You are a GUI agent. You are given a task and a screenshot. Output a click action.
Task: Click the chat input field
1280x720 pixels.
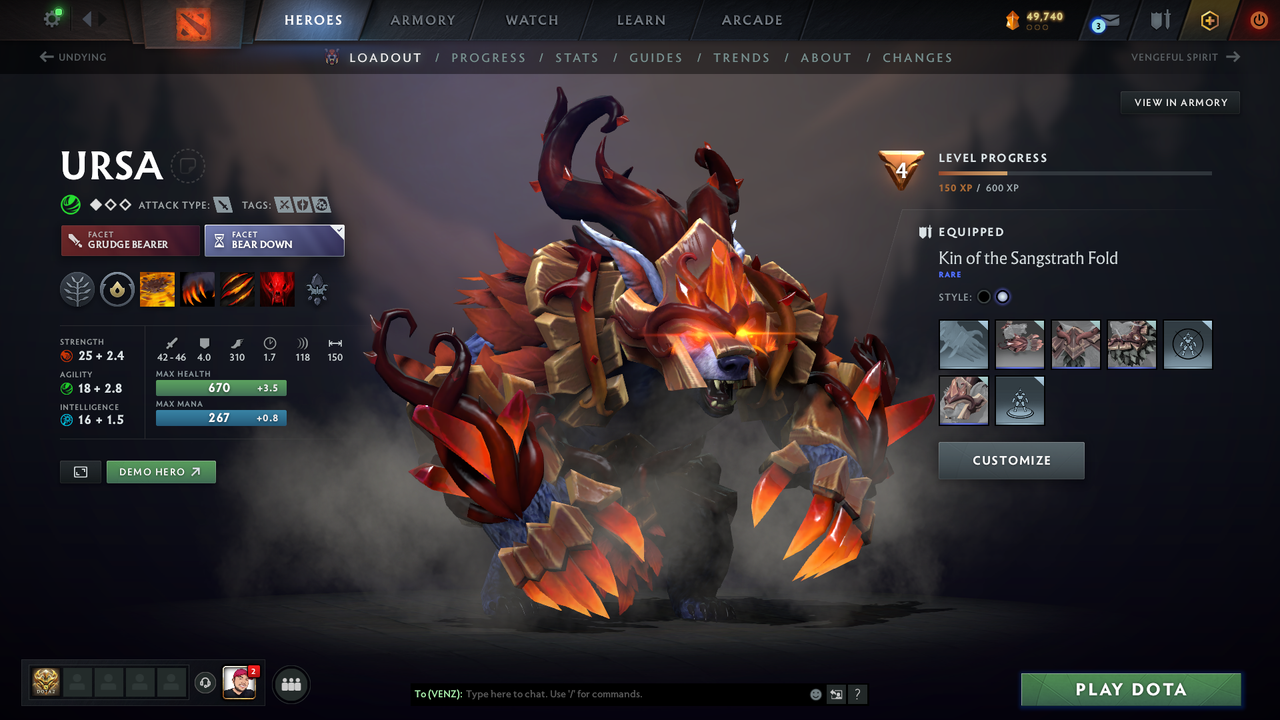[600, 693]
